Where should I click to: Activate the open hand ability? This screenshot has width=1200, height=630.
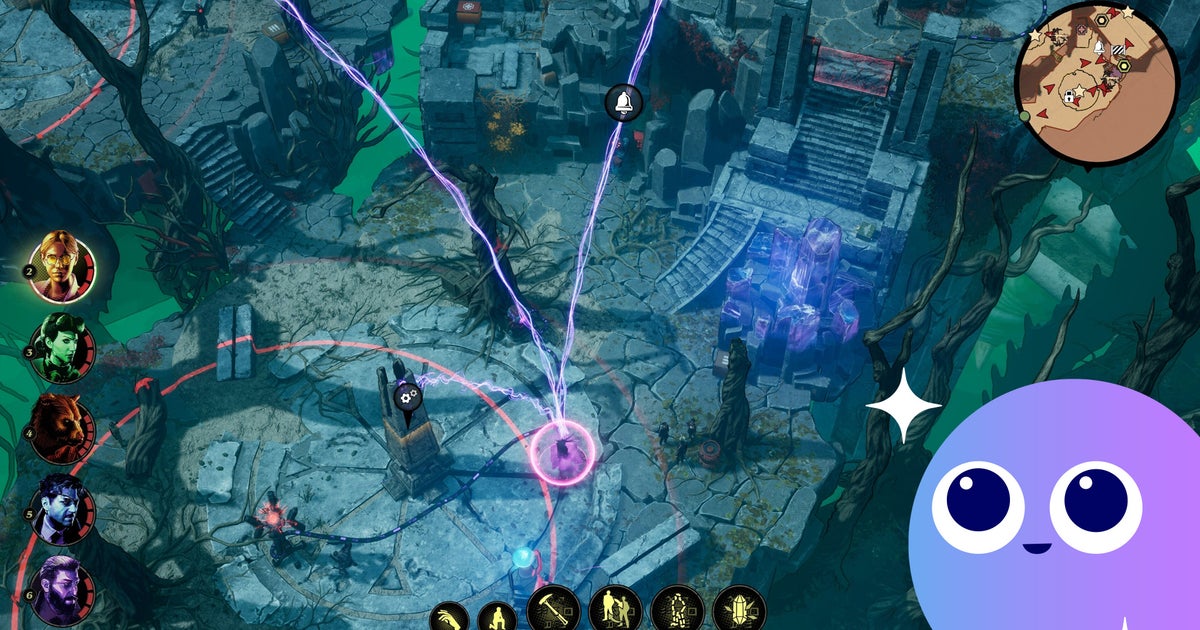point(449,618)
